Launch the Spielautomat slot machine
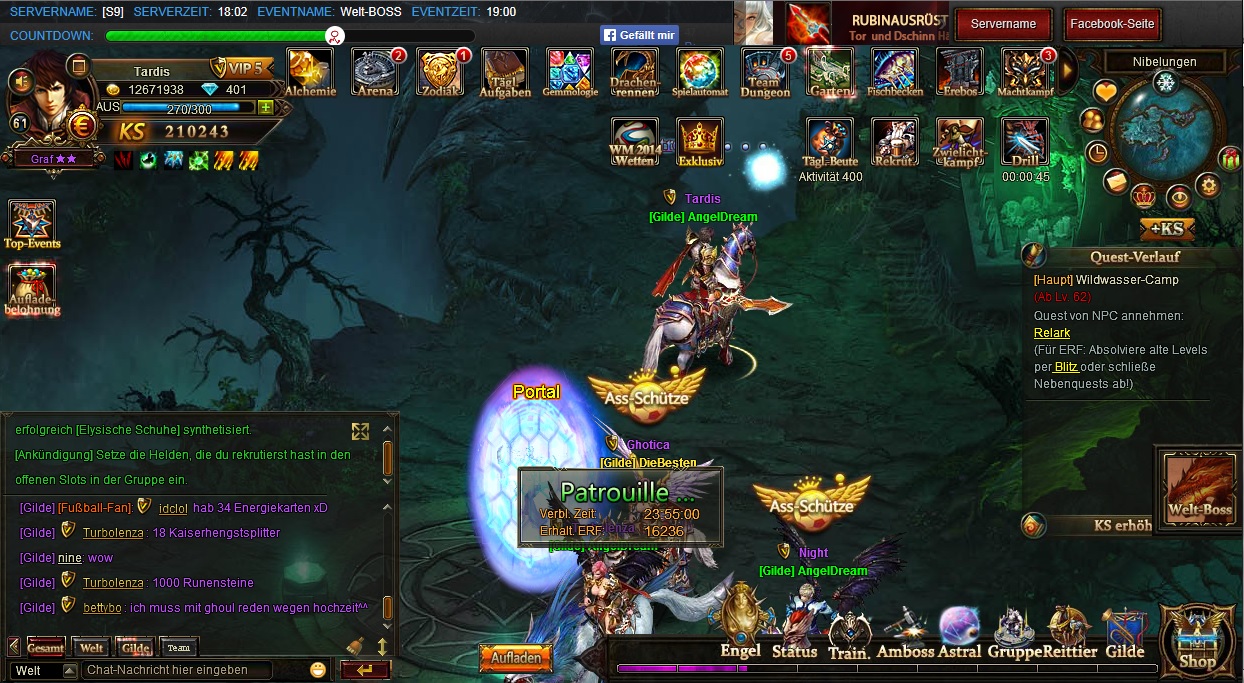The width and height of the screenshot is (1244, 683). click(699, 71)
